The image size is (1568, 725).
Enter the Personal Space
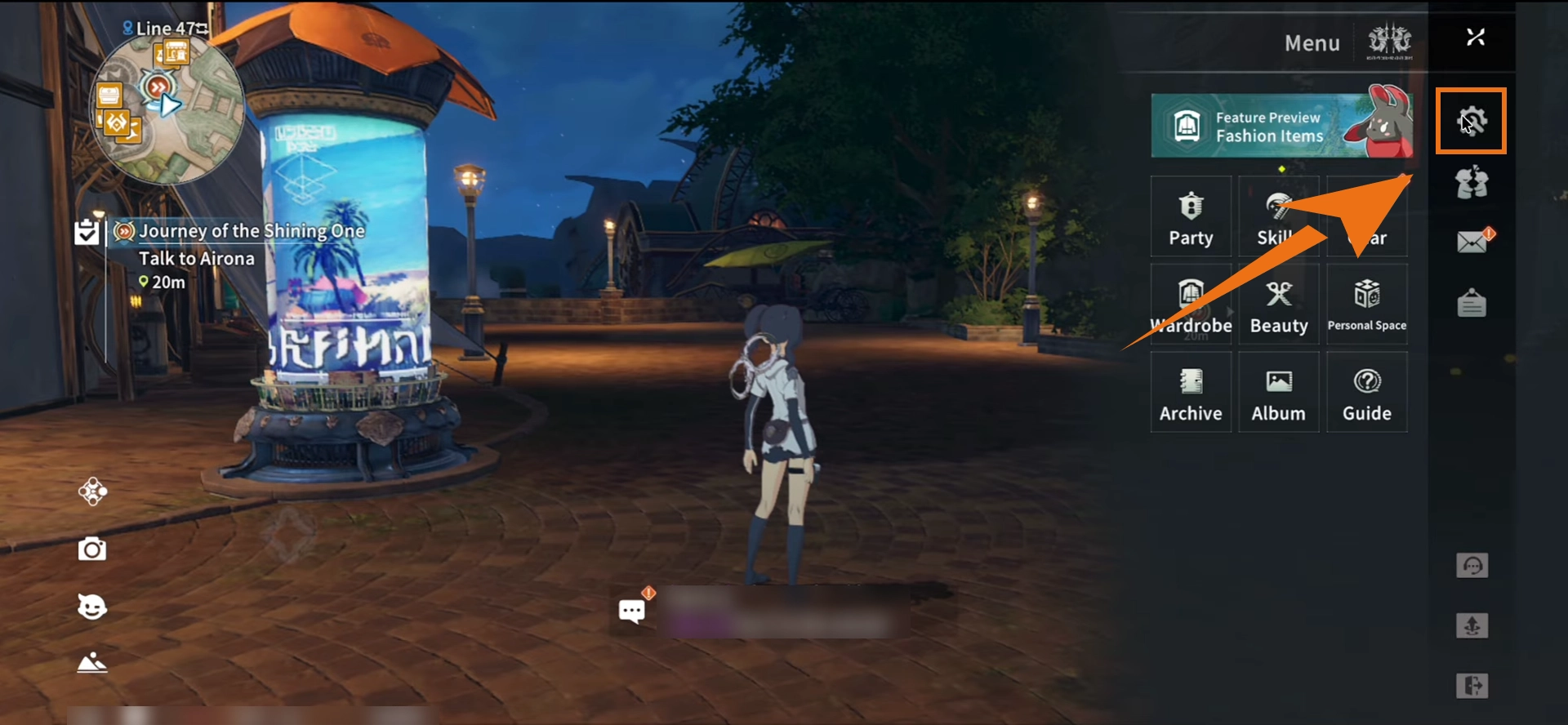pyautogui.click(x=1367, y=304)
